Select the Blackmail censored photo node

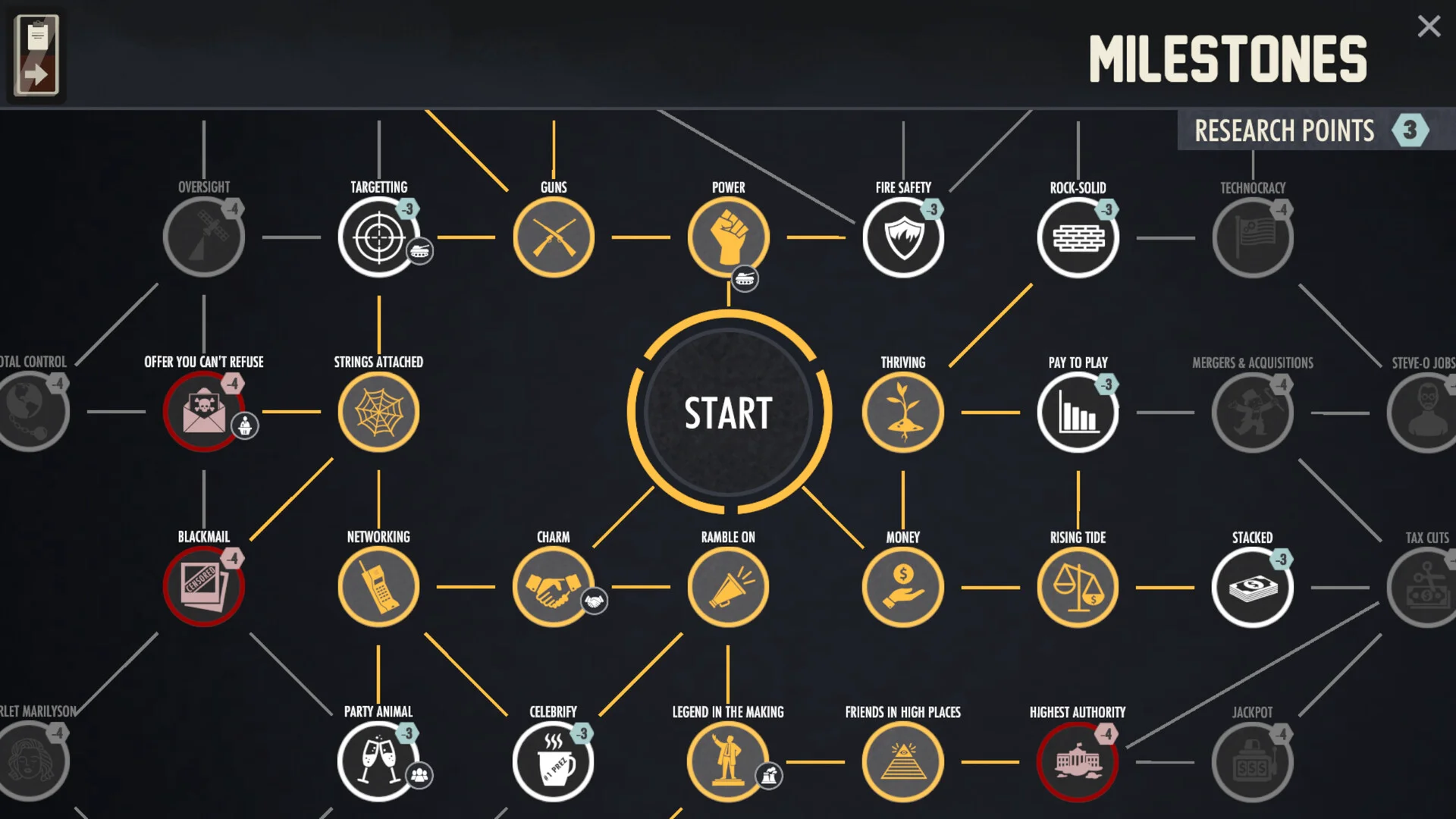click(203, 587)
